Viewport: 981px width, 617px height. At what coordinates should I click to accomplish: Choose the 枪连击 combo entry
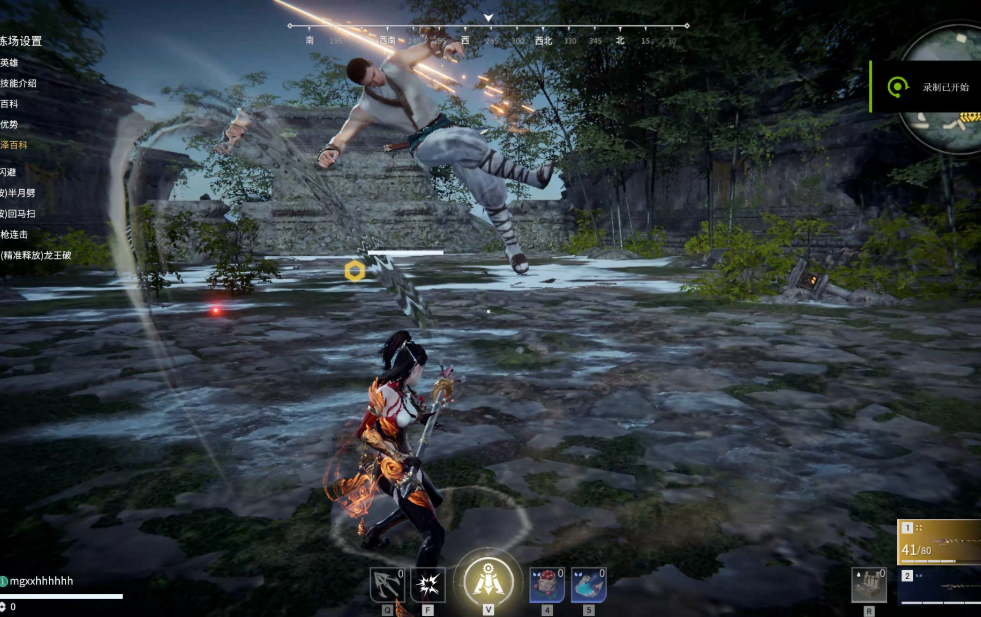[15, 234]
